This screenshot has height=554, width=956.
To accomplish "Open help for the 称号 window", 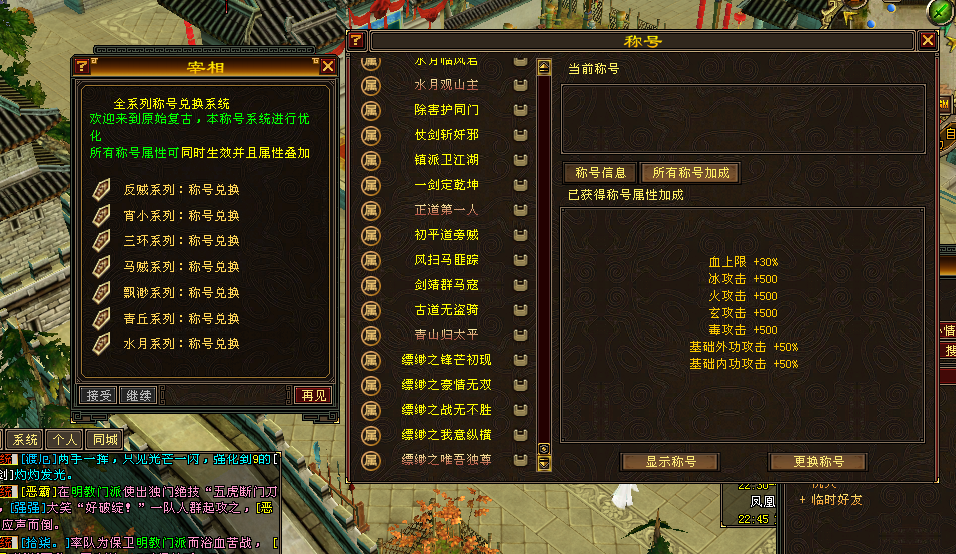I will [356, 41].
